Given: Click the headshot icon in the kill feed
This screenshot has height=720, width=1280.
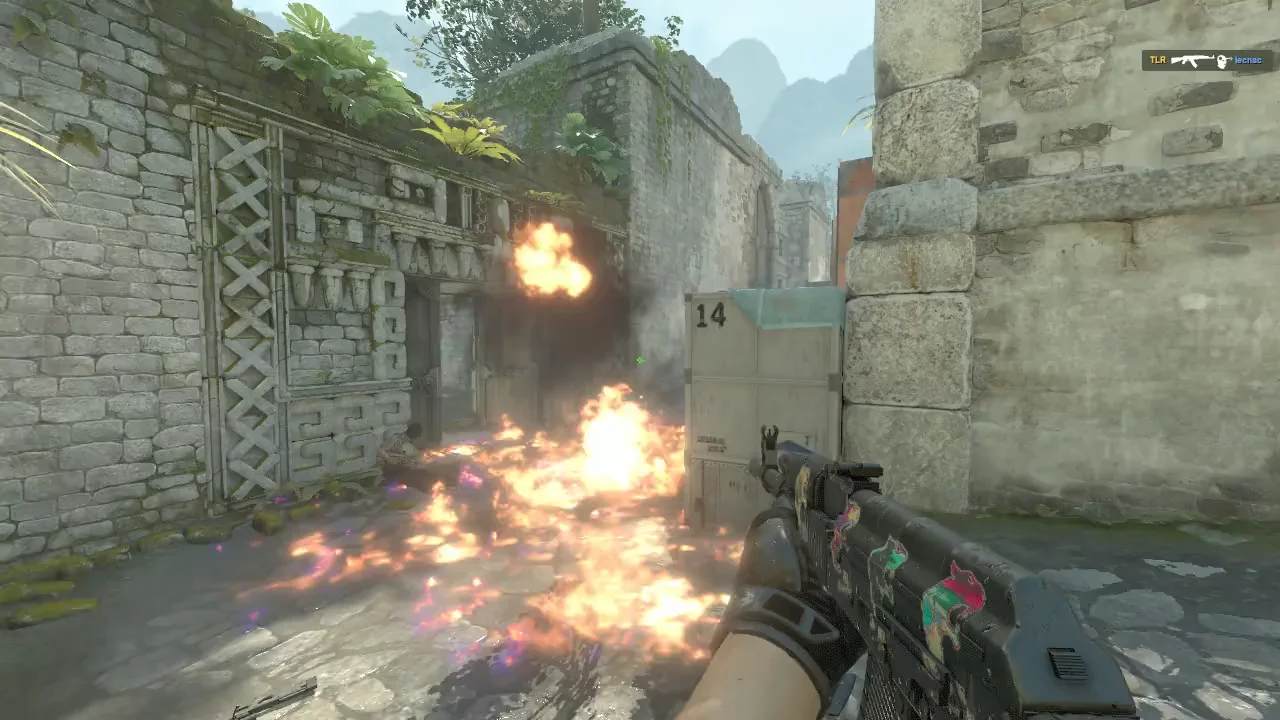Looking at the screenshot, I should tap(1223, 61).
